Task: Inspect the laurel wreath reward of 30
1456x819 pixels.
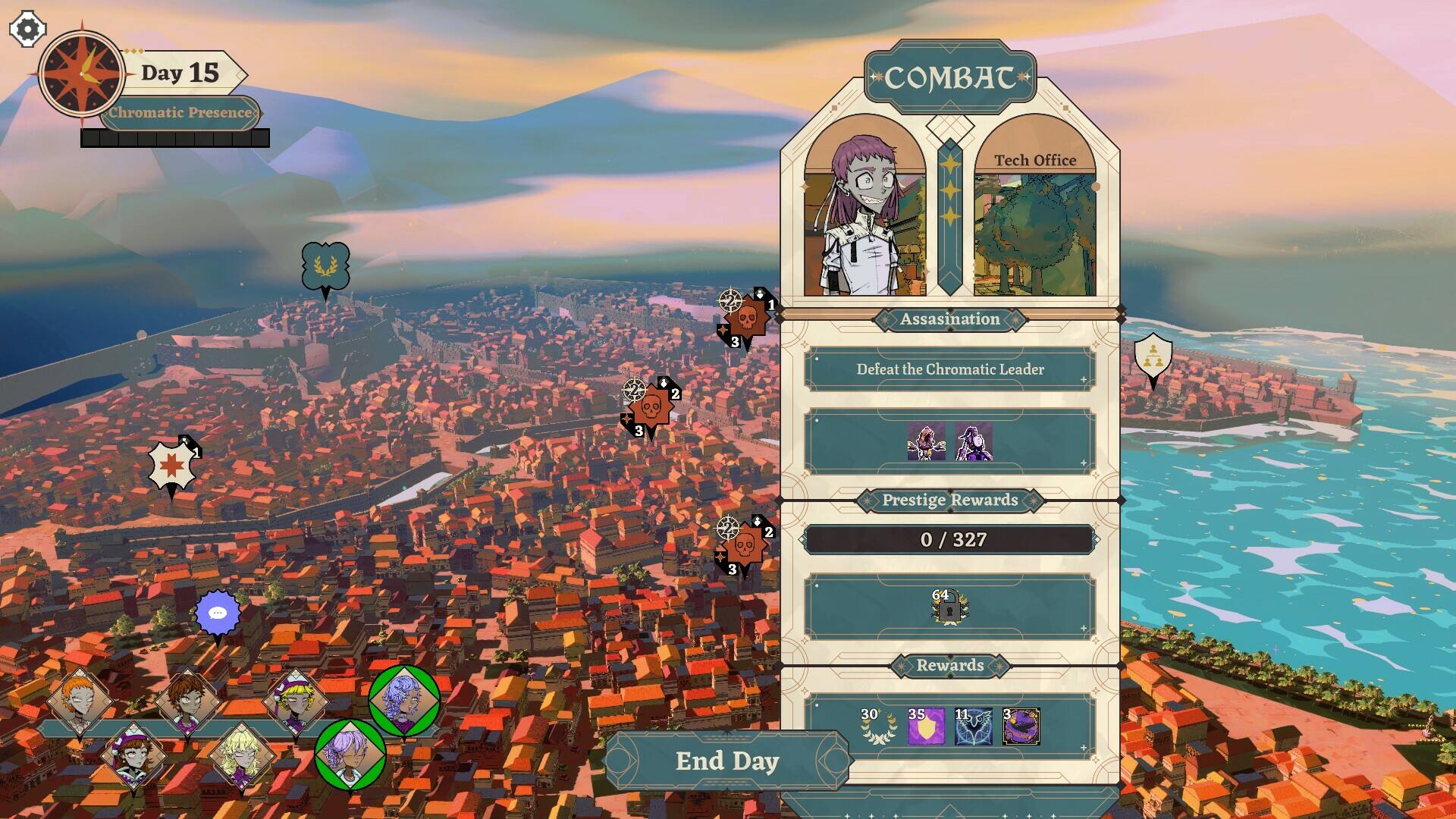Action: coord(877,726)
